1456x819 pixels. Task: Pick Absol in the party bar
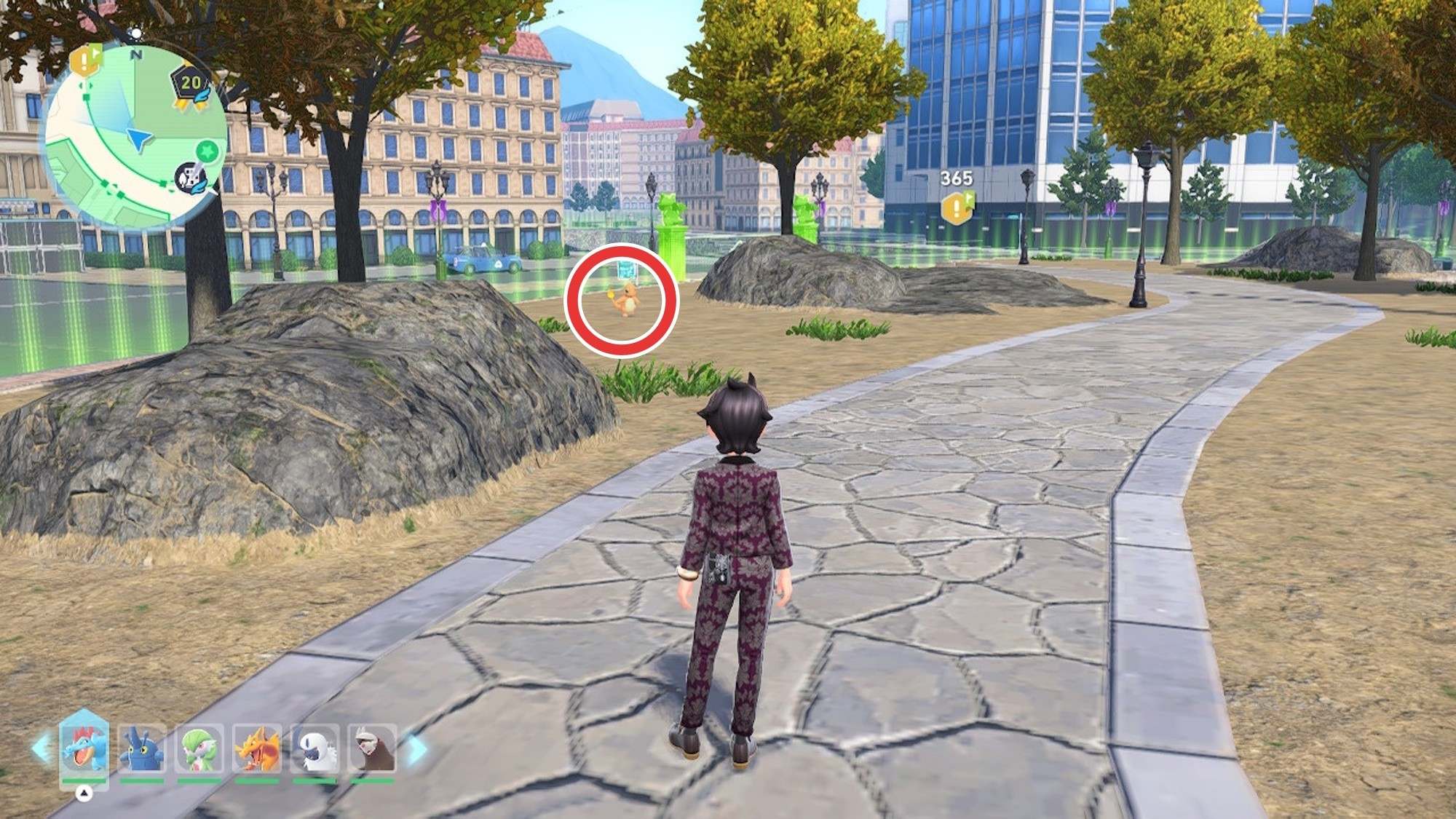tap(314, 750)
